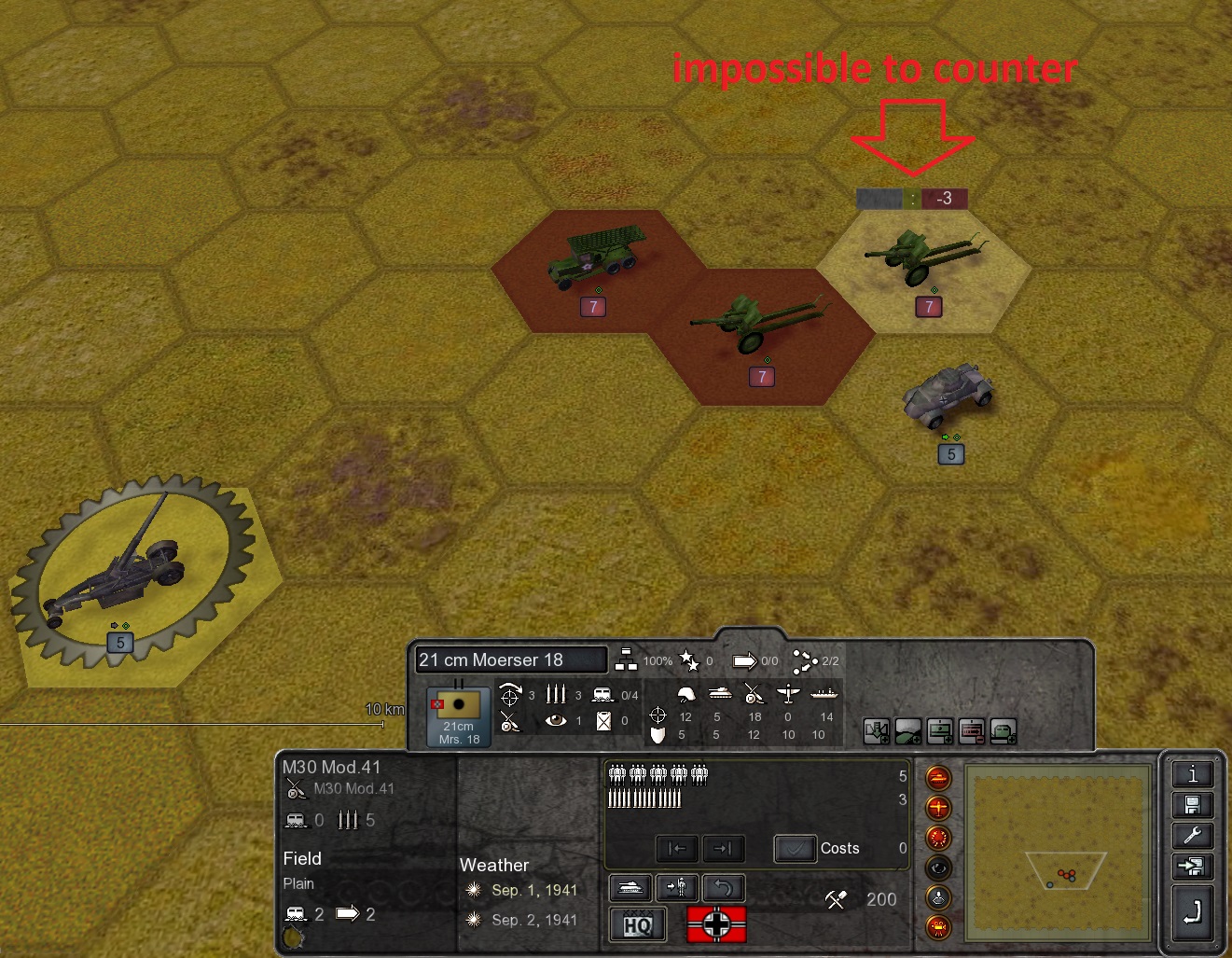Toggle the air units plane filter icon
This screenshot has width=1232, height=958.
938,807
